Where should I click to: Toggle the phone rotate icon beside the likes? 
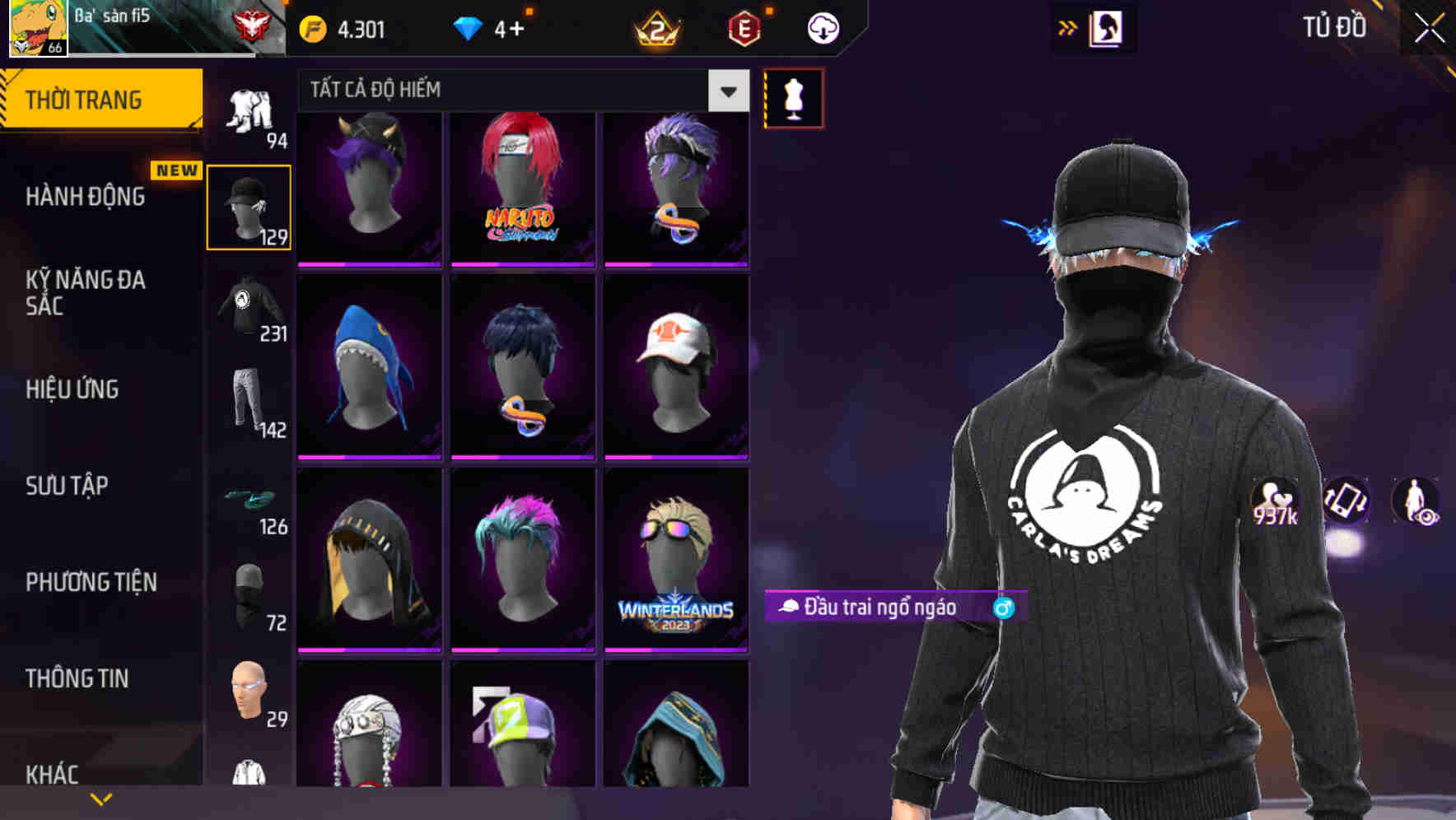click(1346, 501)
